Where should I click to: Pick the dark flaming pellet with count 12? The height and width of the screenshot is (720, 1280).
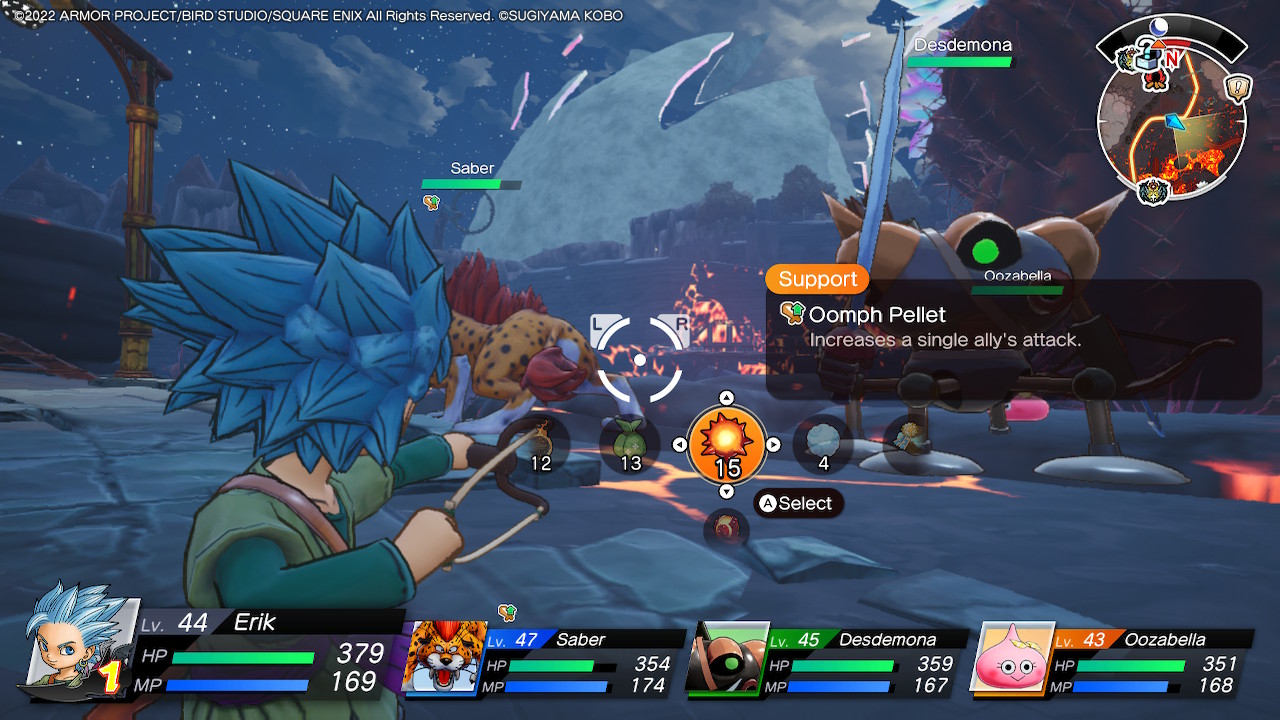click(541, 443)
